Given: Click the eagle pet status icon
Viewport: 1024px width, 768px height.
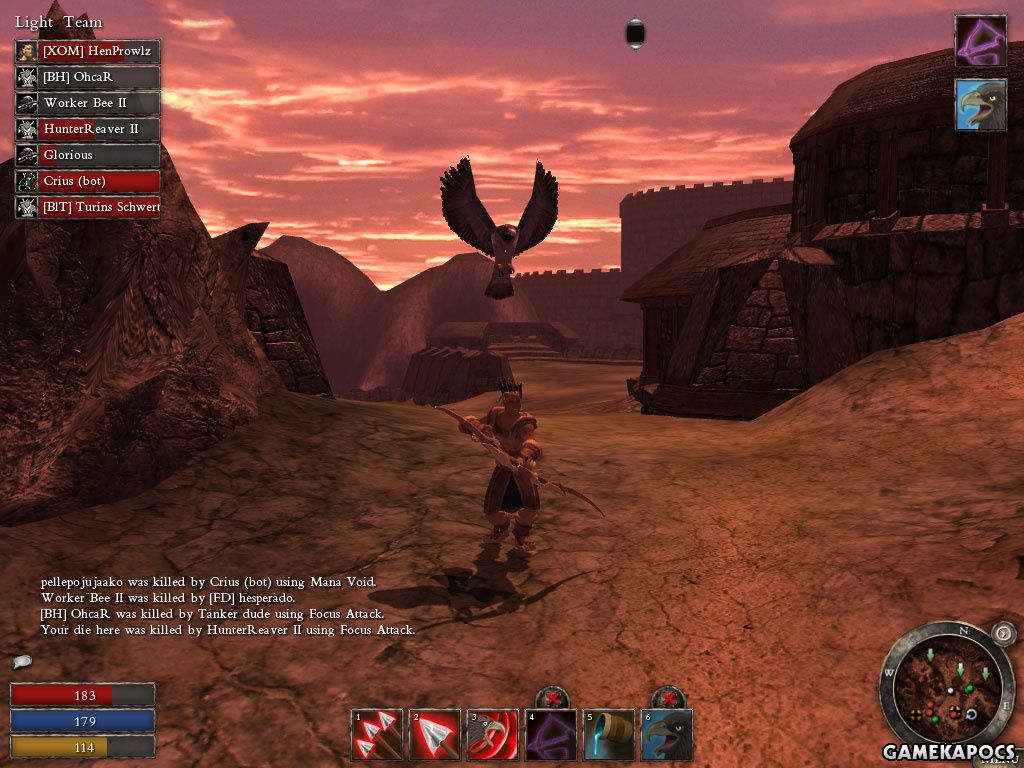Looking at the screenshot, I should tap(980, 104).
